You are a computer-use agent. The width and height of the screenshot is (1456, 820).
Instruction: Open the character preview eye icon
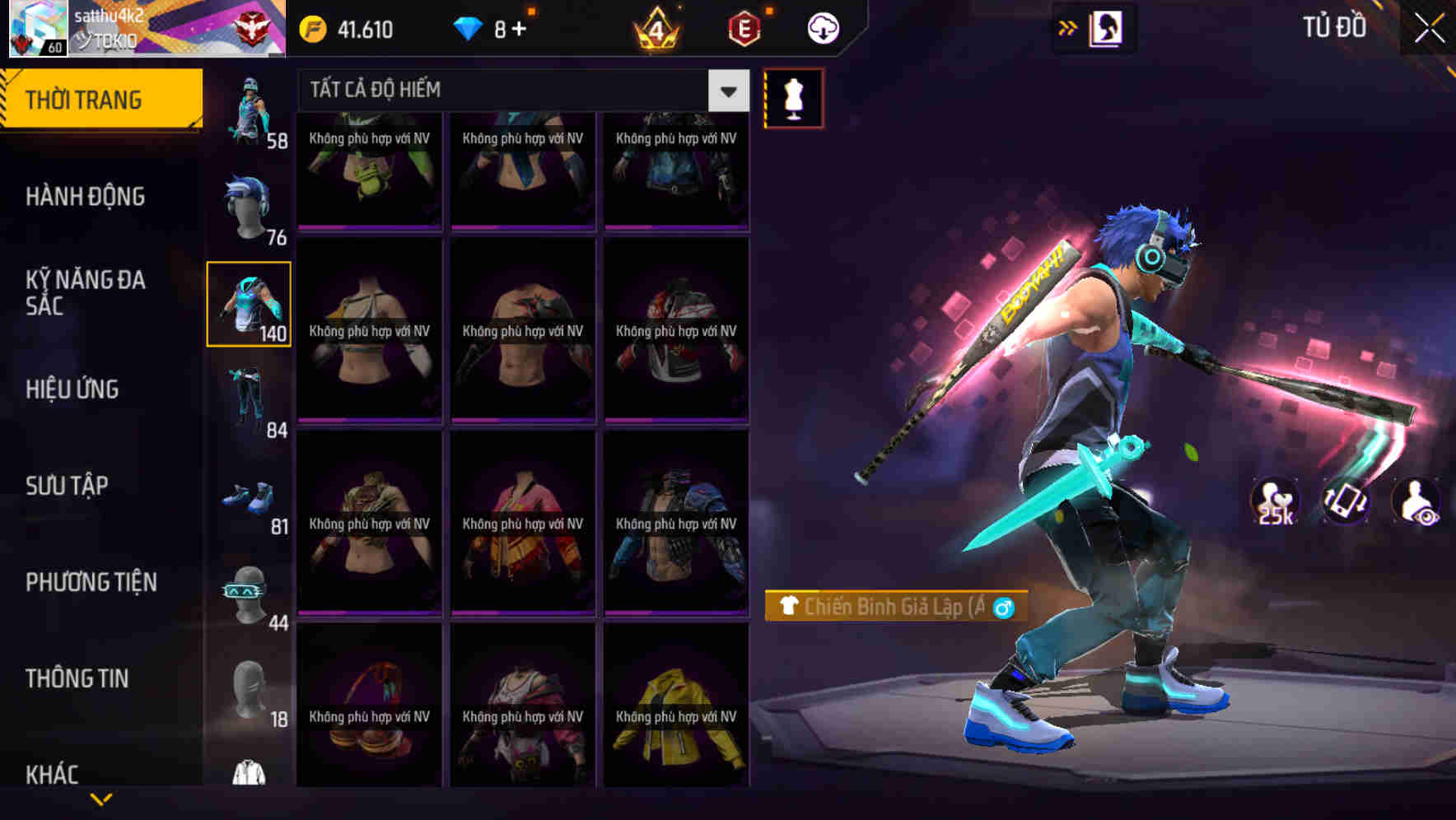[1416, 502]
